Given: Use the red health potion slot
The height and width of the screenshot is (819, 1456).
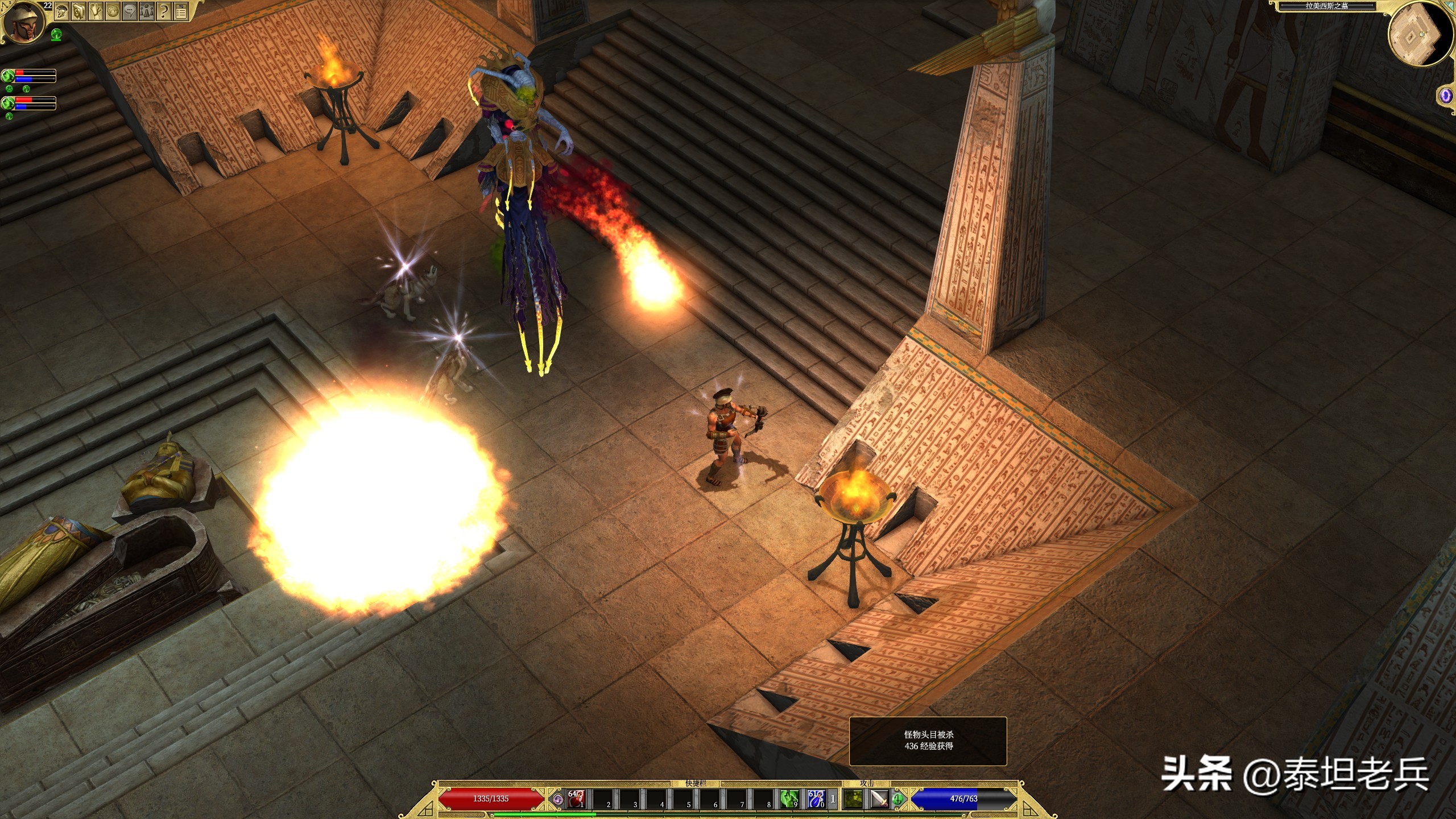Looking at the screenshot, I should [x=575, y=799].
